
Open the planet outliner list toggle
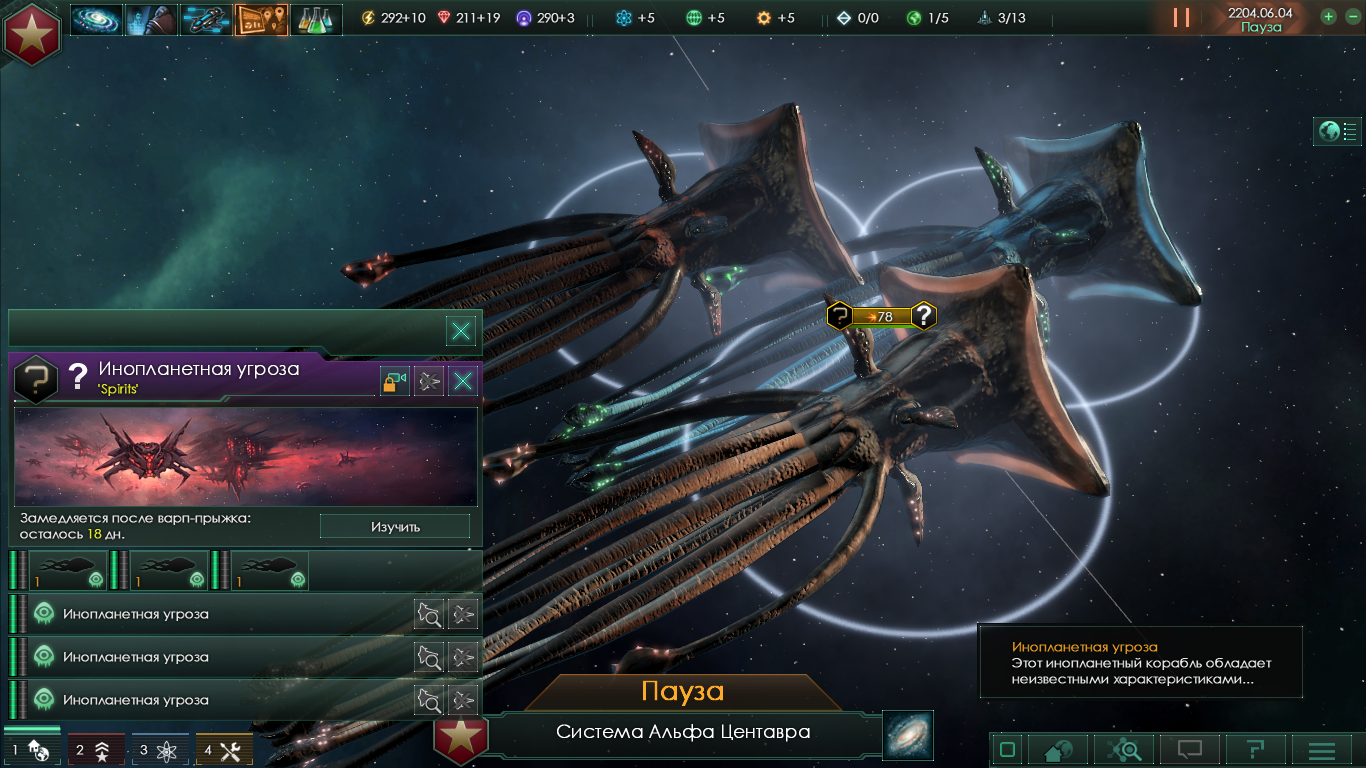coord(1337,131)
